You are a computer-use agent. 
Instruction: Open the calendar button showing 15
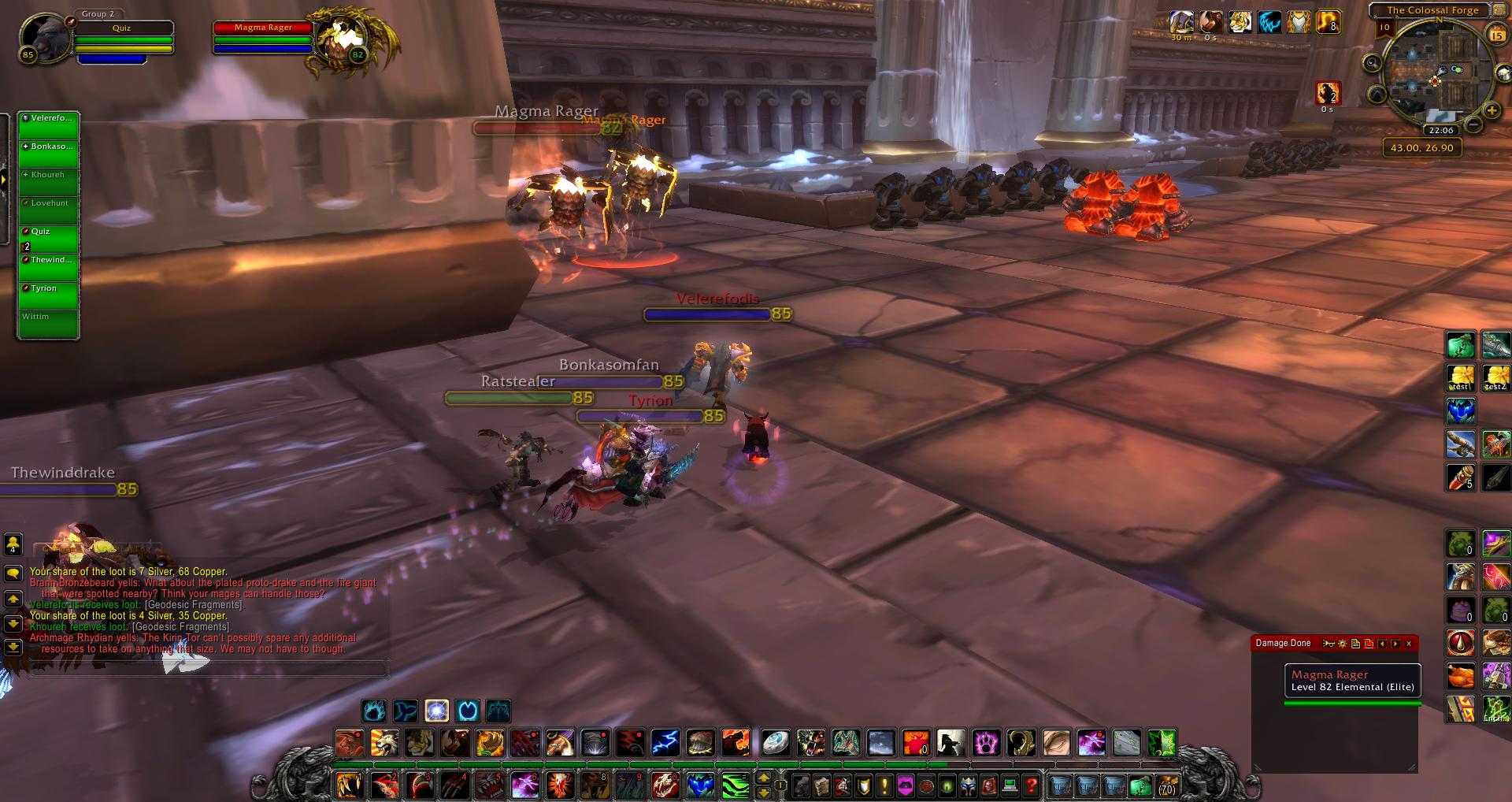1496,35
